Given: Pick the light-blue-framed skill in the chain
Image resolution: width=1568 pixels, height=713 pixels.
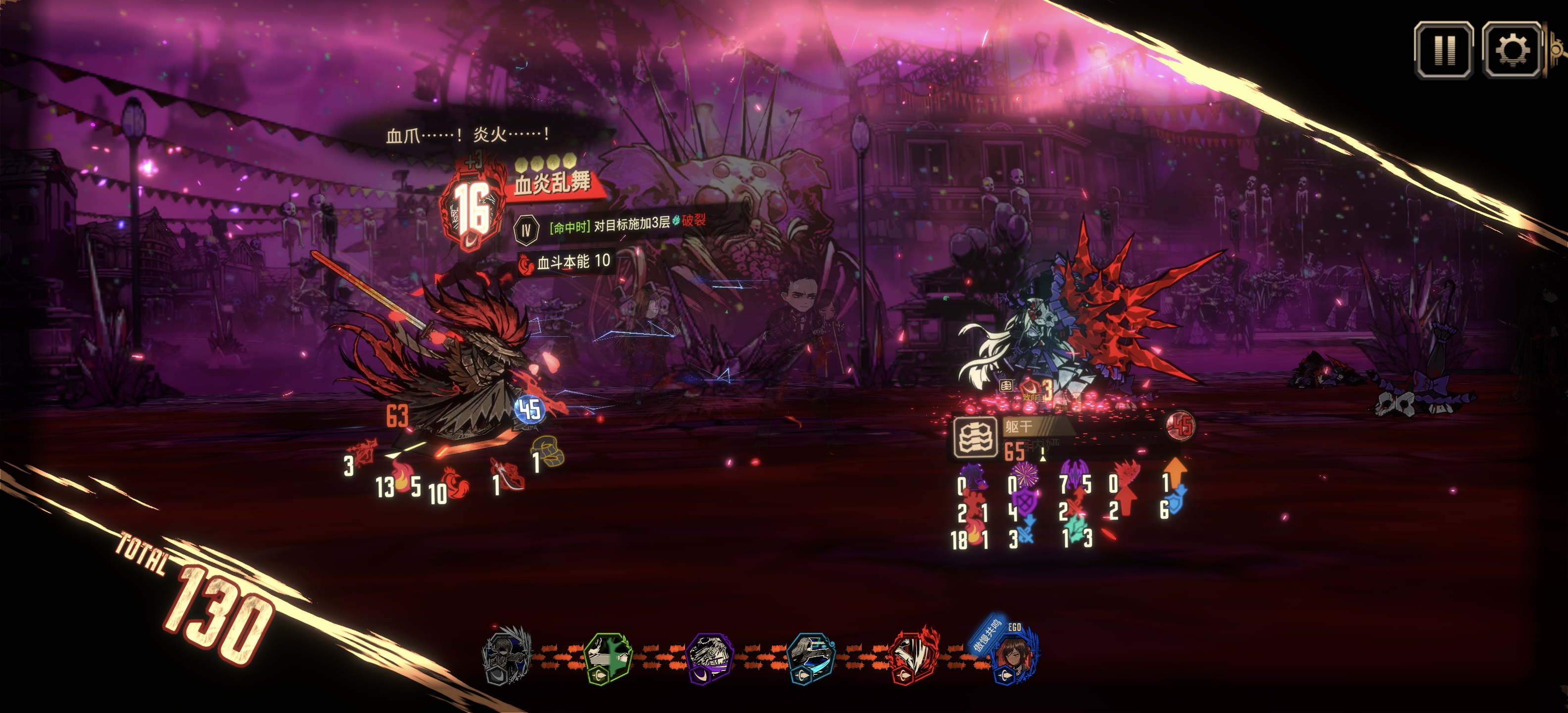Looking at the screenshot, I should 811,658.
